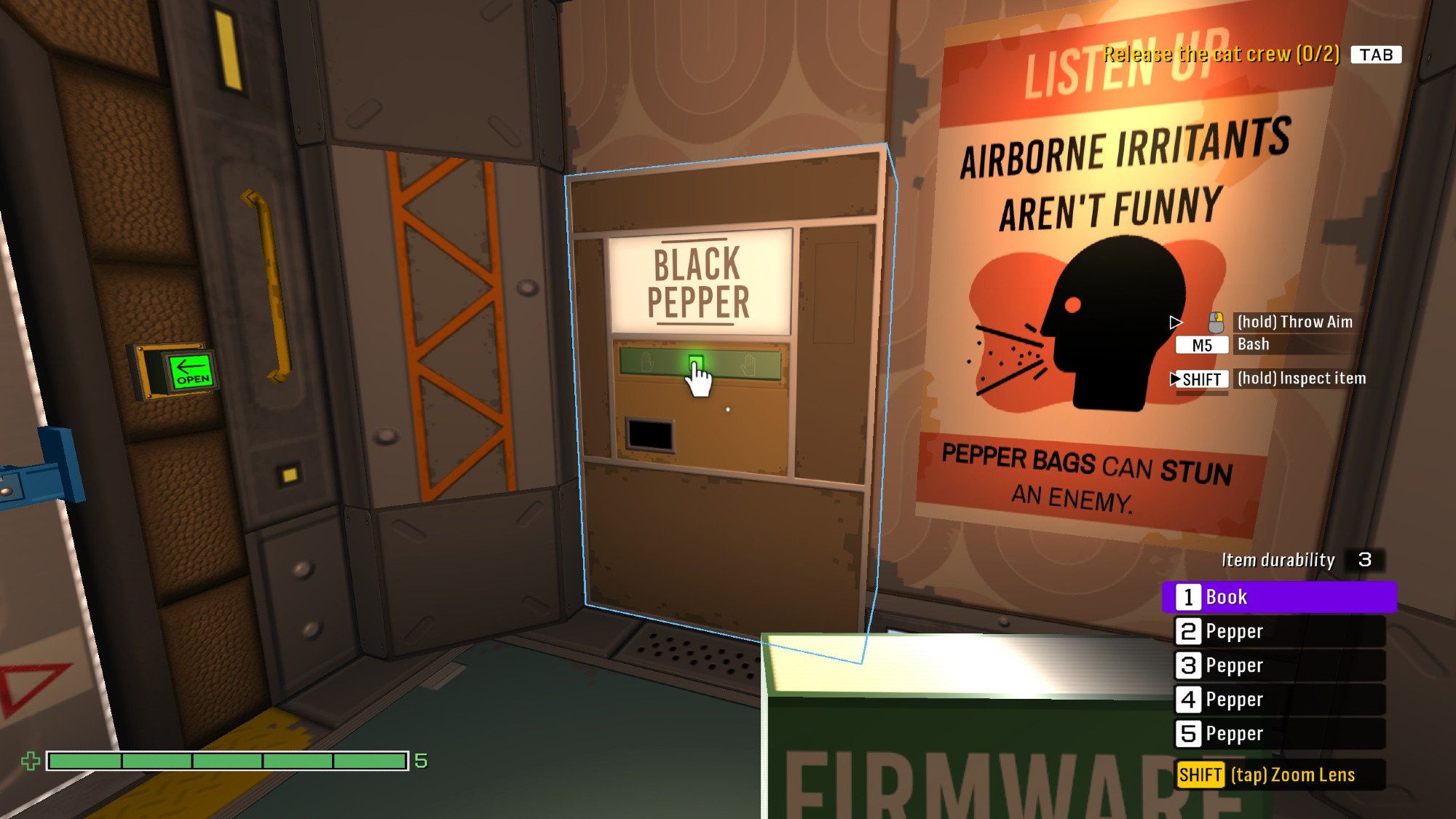This screenshot has width=1456, height=819.
Task: Pick the Pepper in slot 5
Action: point(1278,734)
